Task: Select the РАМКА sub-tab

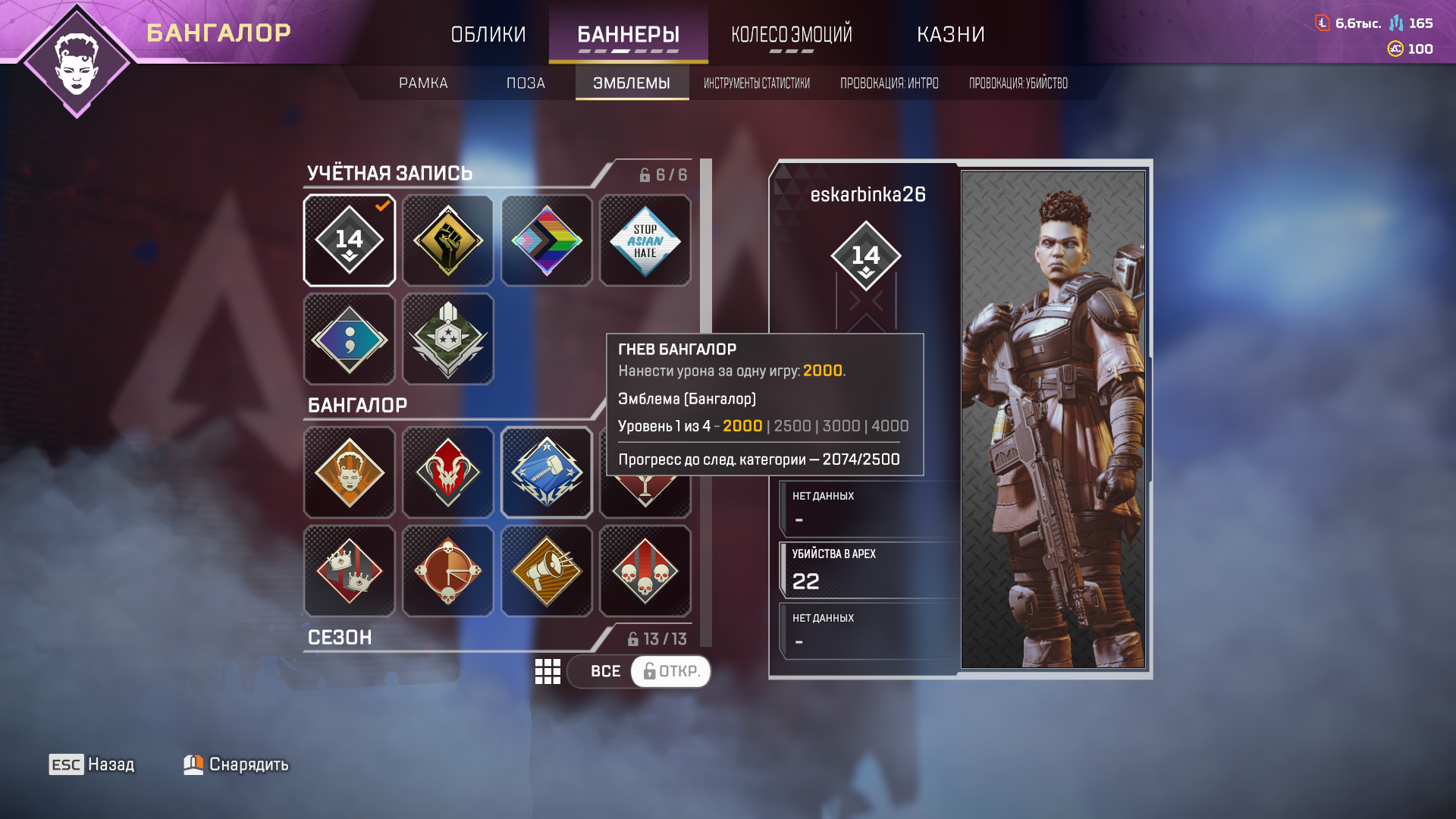Action: click(x=423, y=83)
